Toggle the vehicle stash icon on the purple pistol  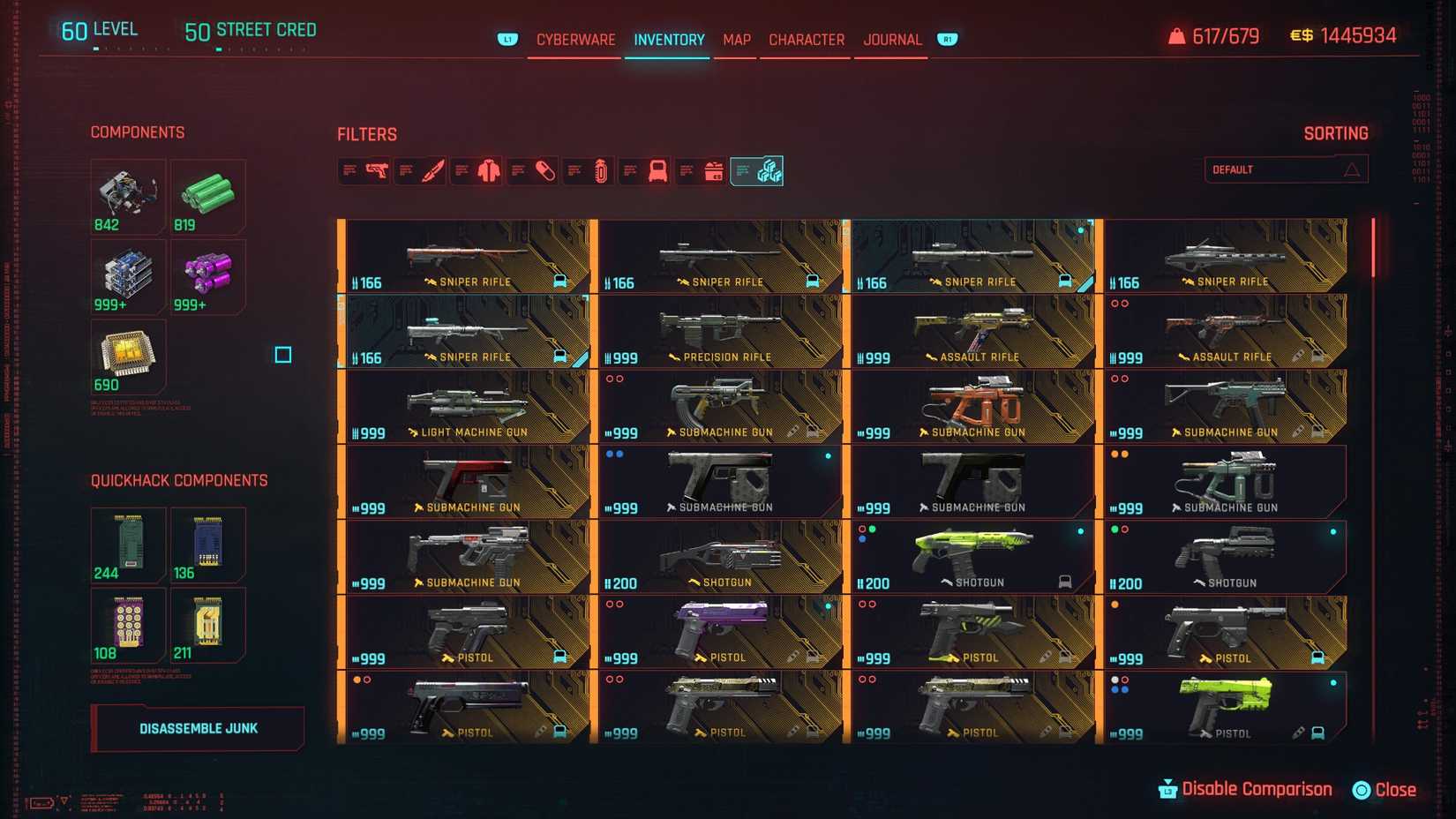coord(813,657)
